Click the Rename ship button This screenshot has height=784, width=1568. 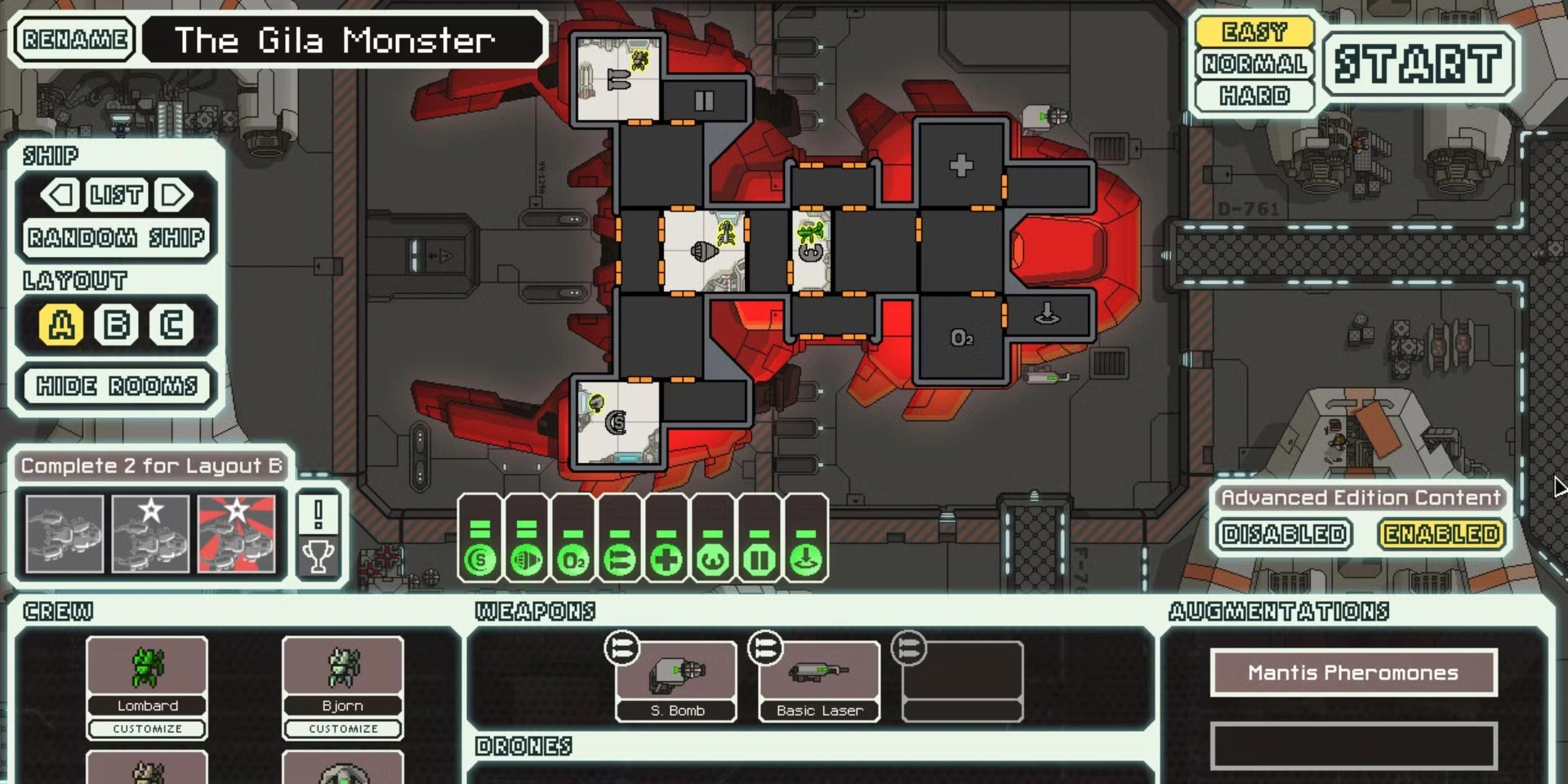74,39
